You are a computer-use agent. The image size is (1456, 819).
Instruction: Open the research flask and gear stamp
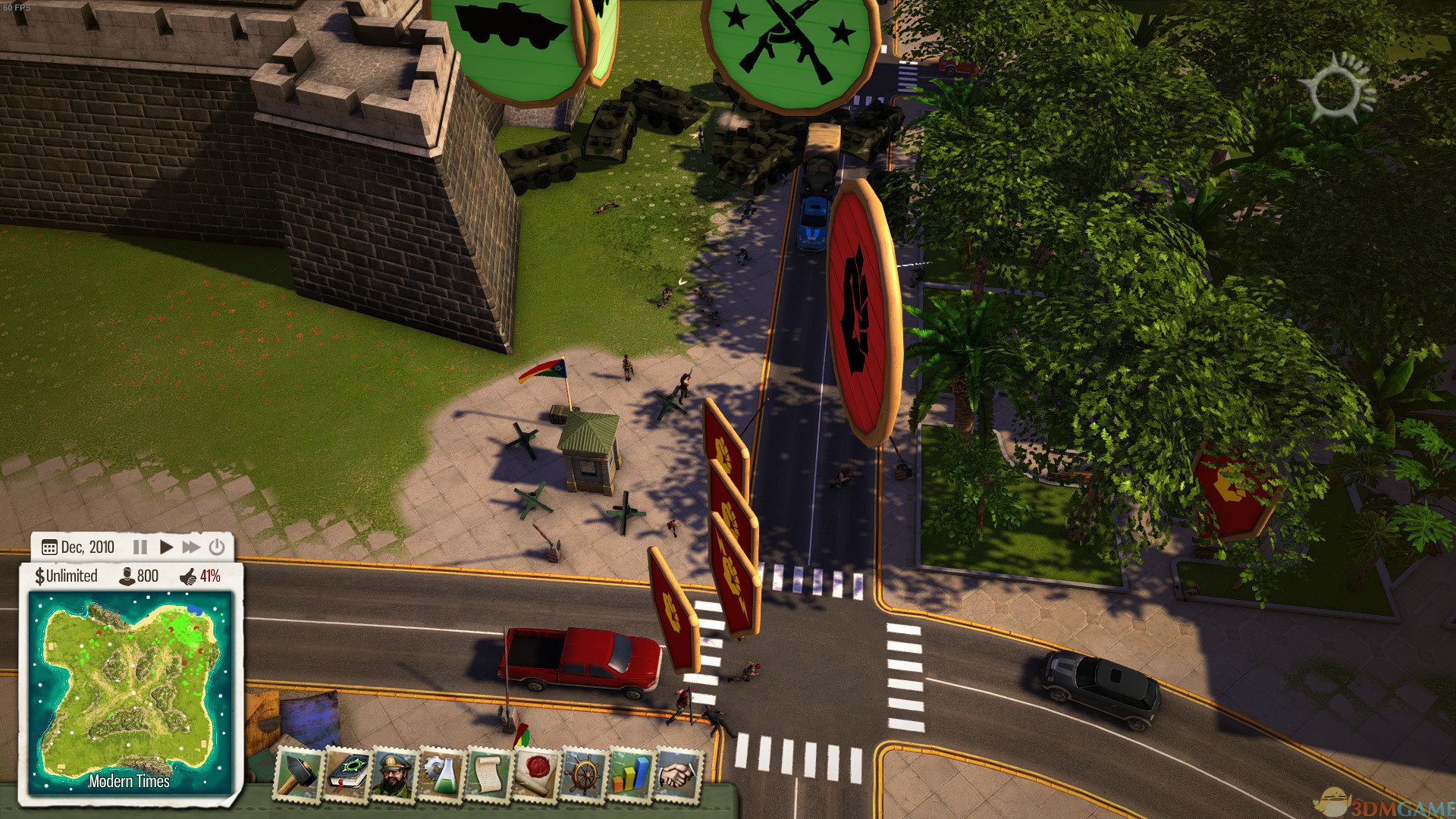[x=442, y=773]
